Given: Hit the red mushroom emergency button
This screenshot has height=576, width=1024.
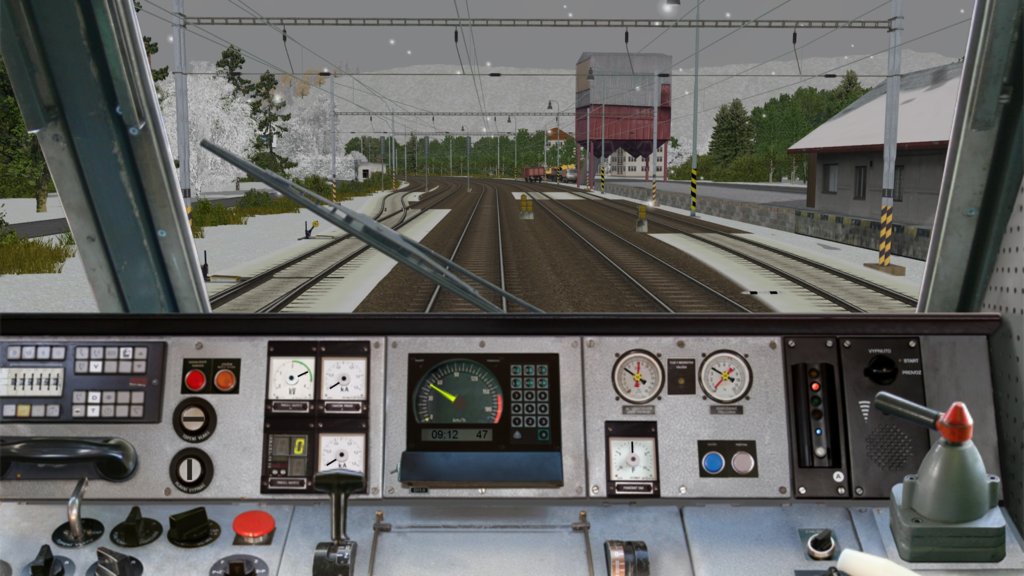Looking at the screenshot, I should coord(254,524).
